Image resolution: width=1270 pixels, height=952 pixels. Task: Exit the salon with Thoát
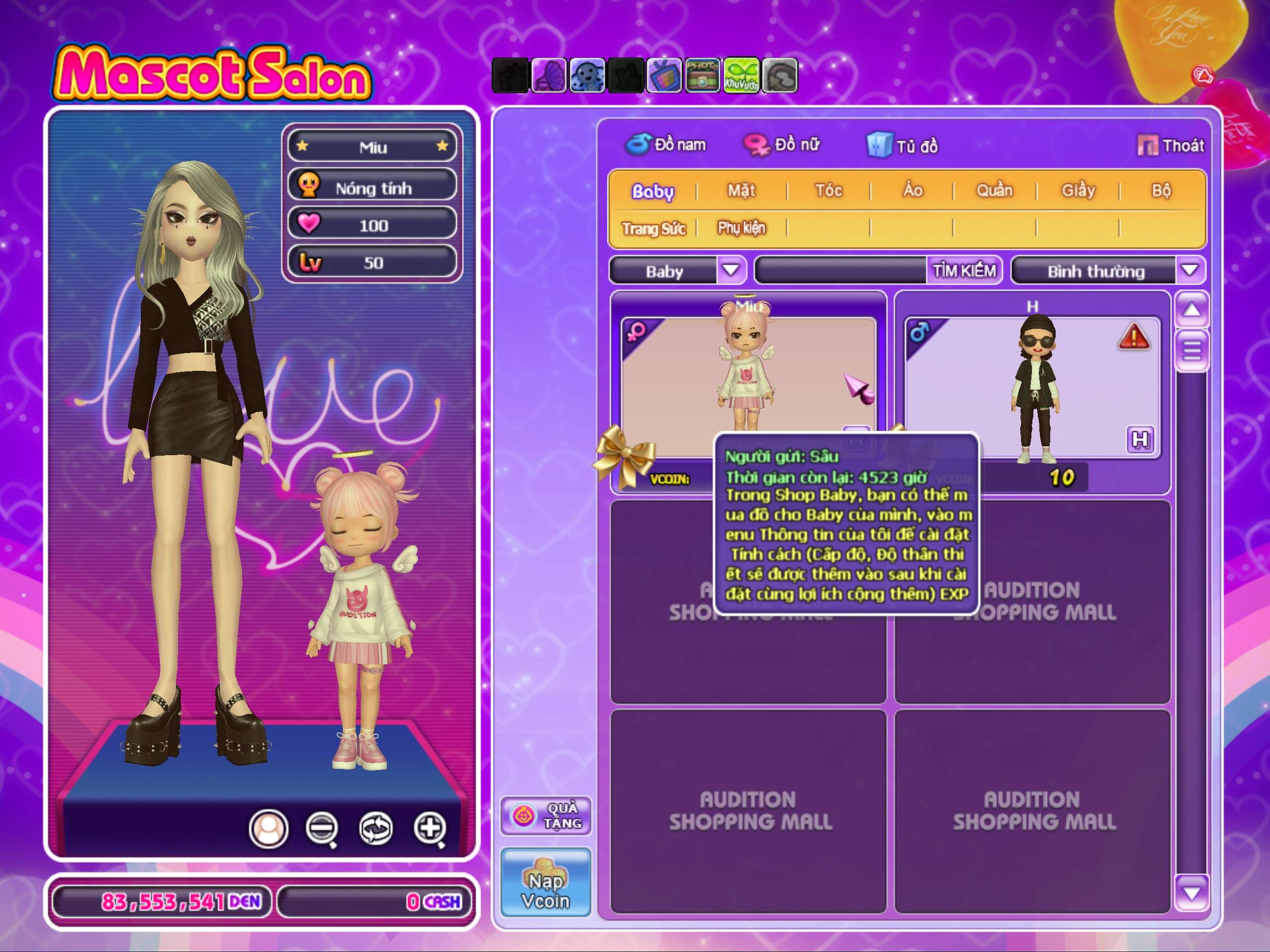point(1171,146)
